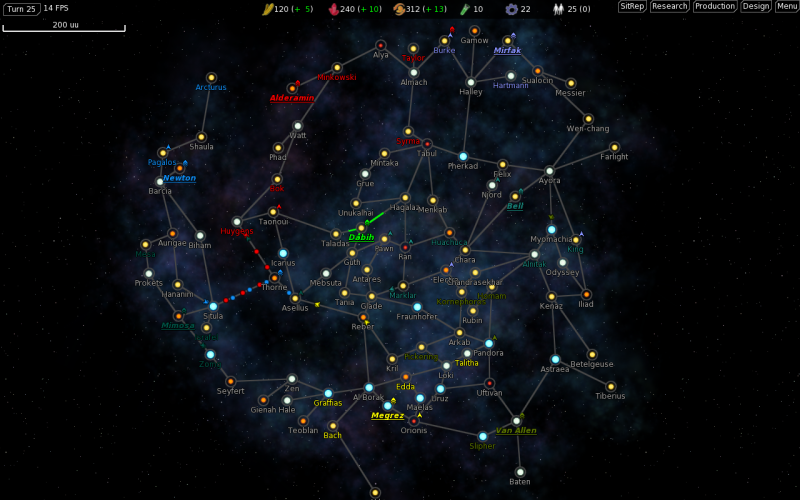Select the Dabih home system
The width and height of the screenshot is (800, 500).
(x=361, y=228)
